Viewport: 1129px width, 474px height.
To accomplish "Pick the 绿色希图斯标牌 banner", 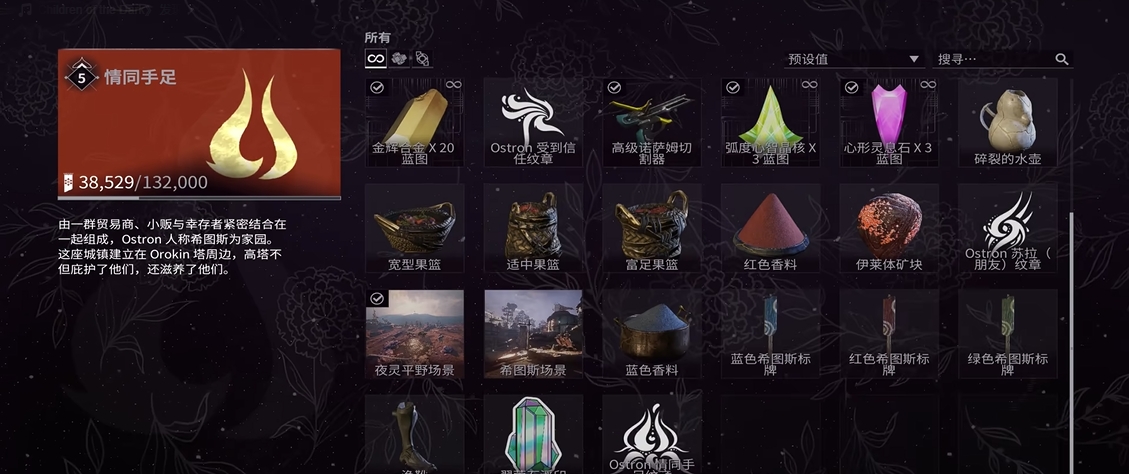I will point(1007,333).
